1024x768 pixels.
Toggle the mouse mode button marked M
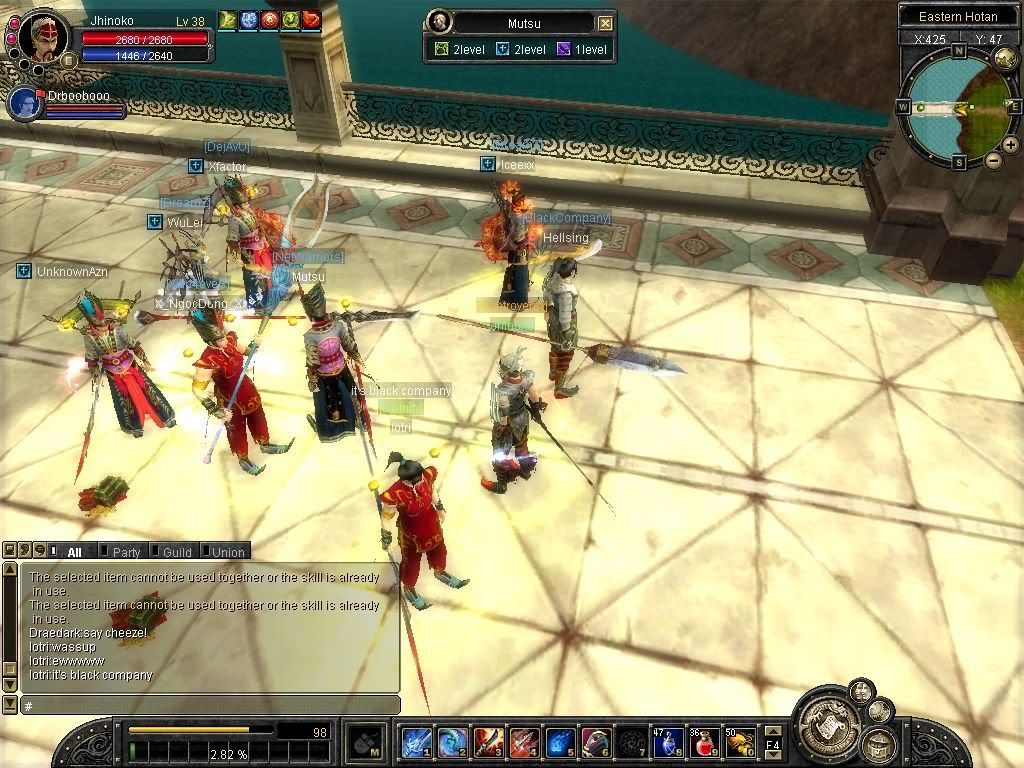[363, 743]
